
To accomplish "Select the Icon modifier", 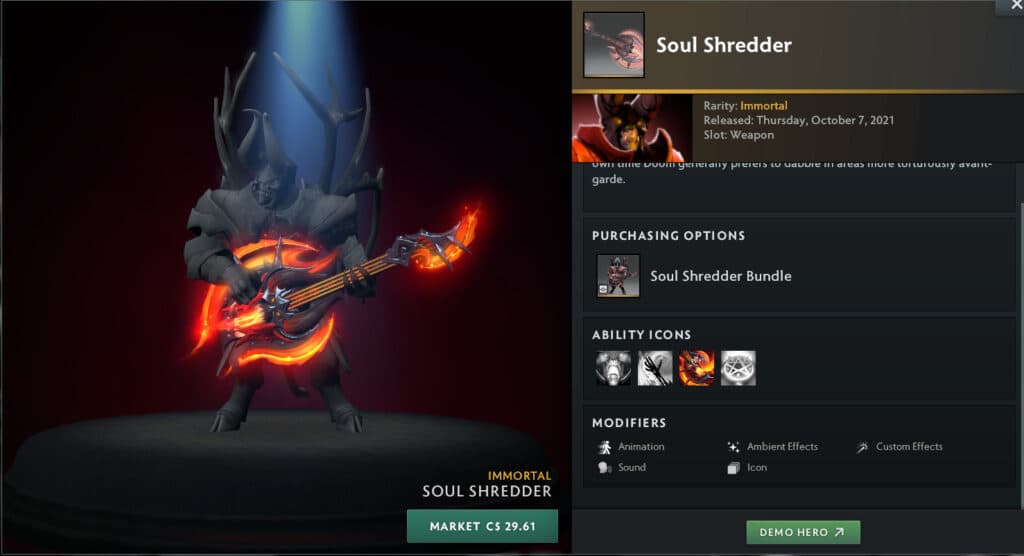I will click(x=756, y=467).
